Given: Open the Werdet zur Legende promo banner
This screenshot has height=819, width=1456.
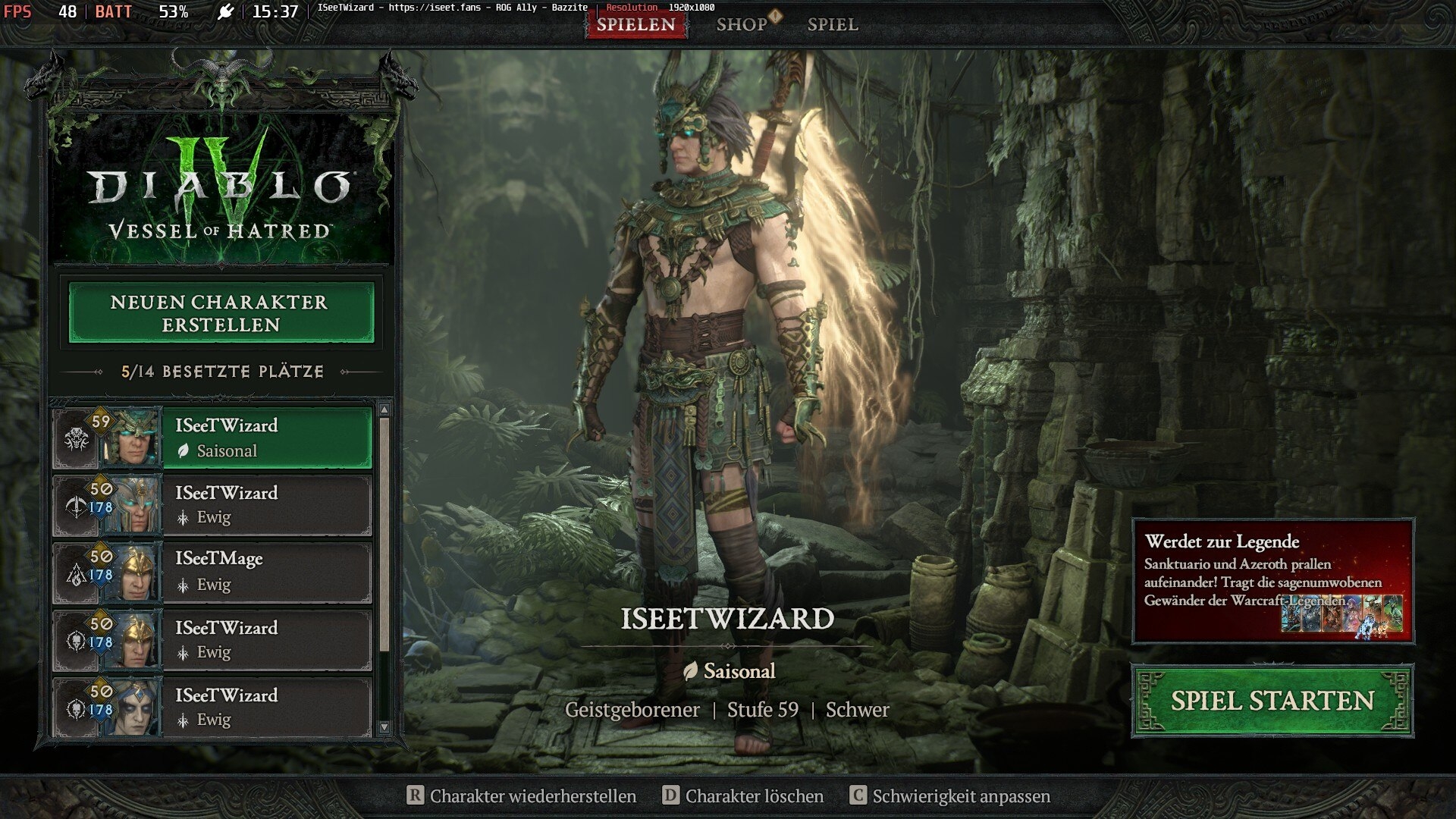Looking at the screenshot, I should [1272, 581].
